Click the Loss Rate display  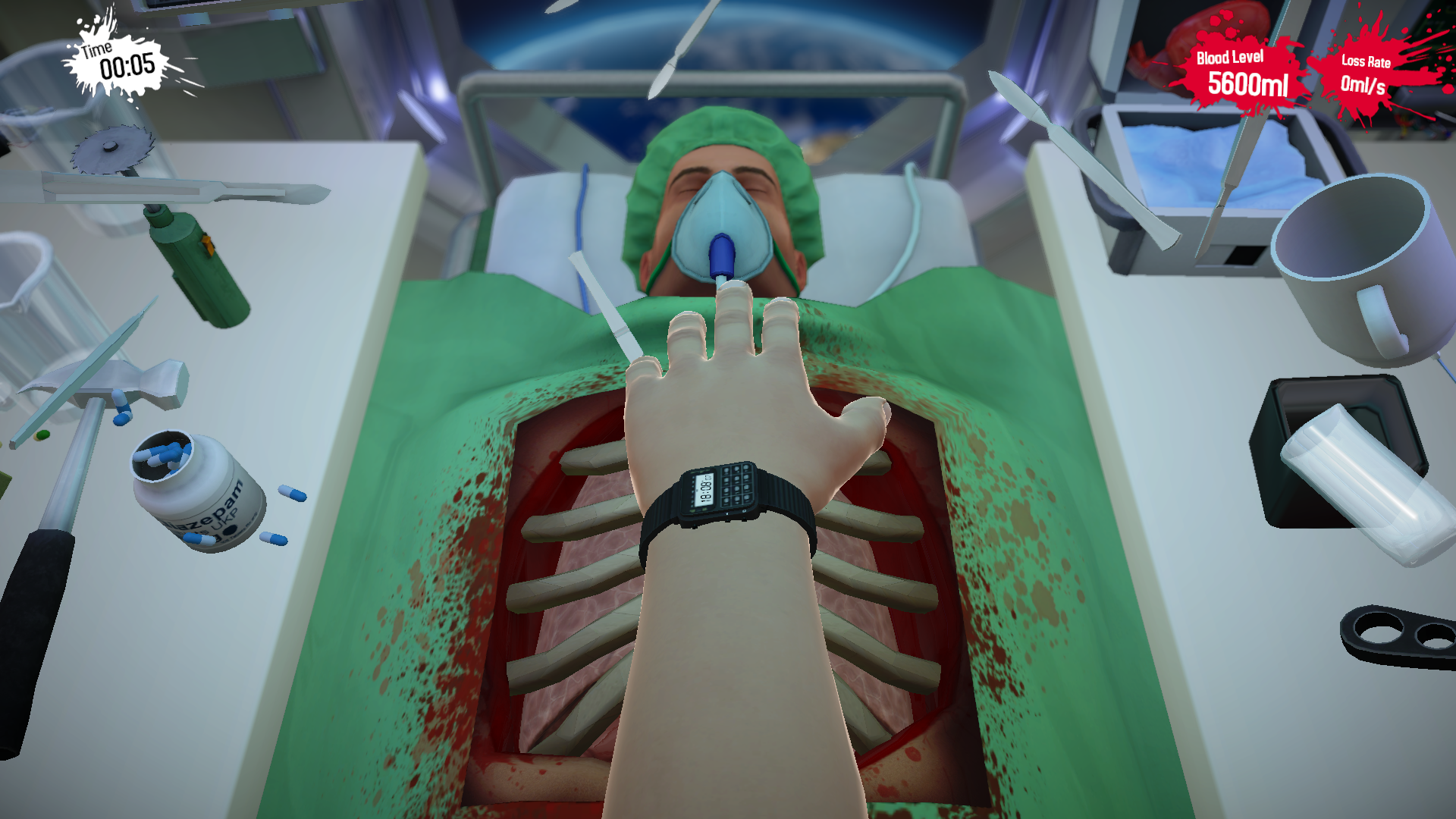tap(1365, 72)
